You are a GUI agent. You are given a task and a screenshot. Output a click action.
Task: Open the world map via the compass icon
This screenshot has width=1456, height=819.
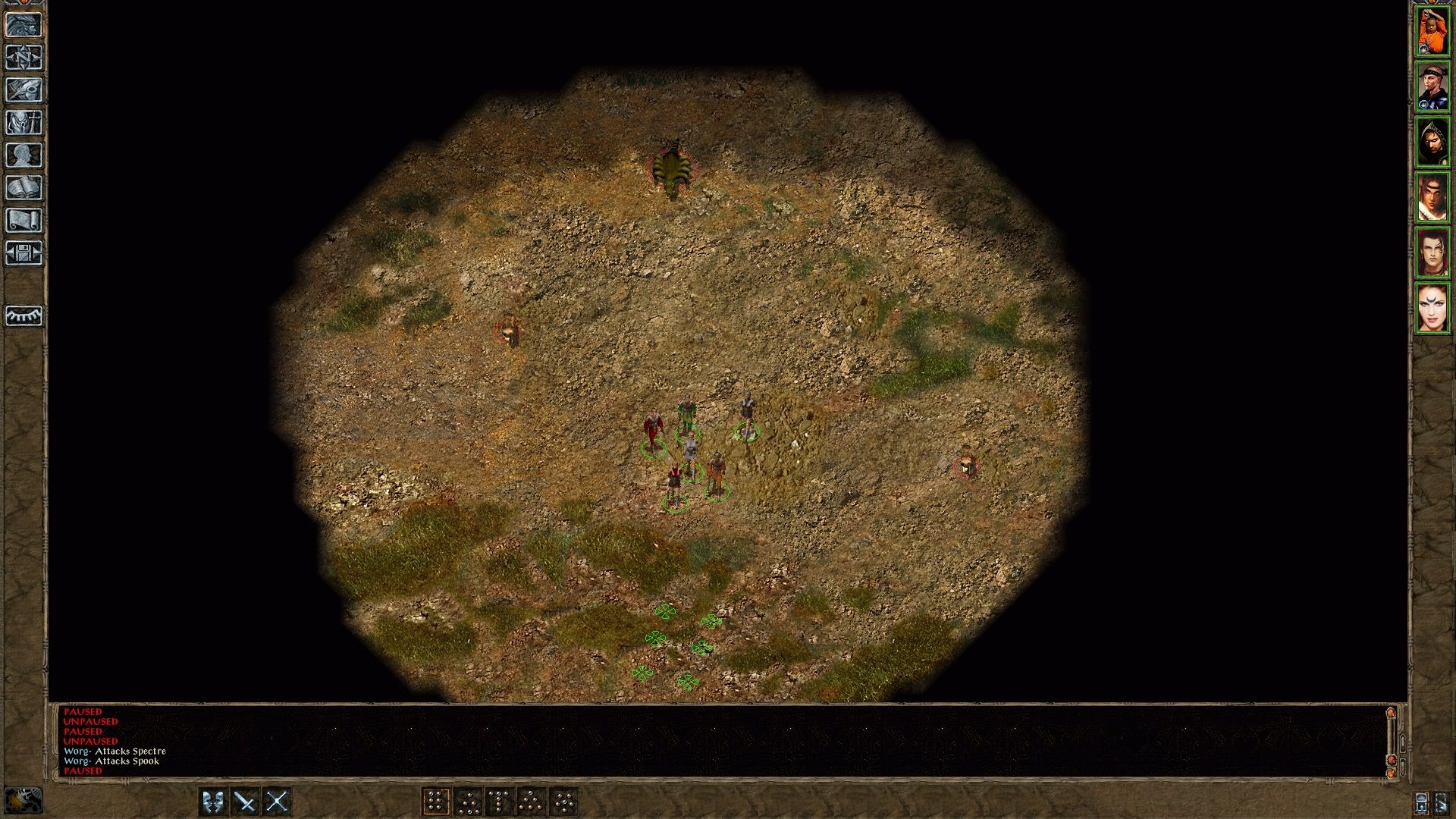point(25,58)
